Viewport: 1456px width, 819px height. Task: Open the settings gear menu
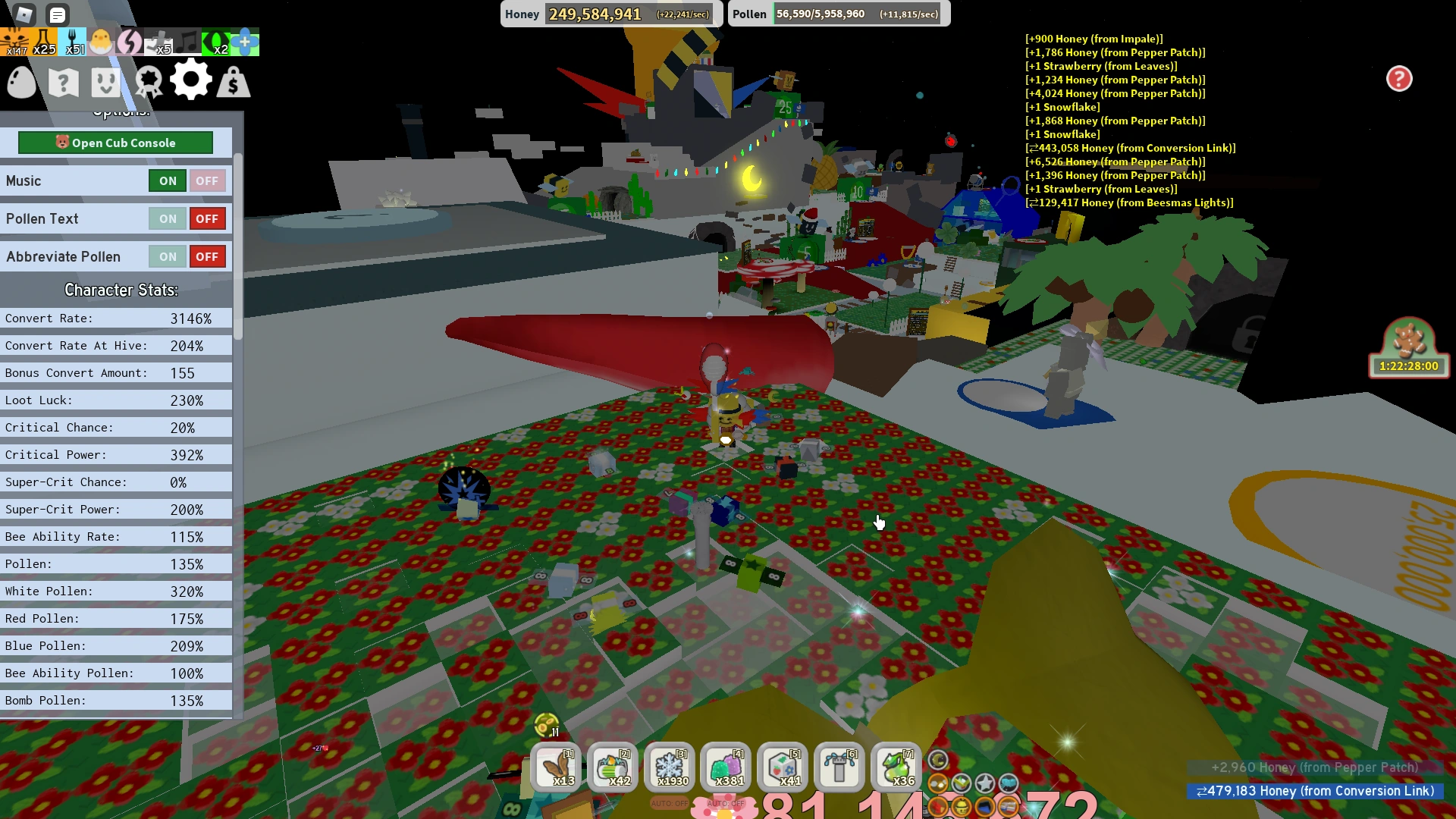click(x=191, y=80)
